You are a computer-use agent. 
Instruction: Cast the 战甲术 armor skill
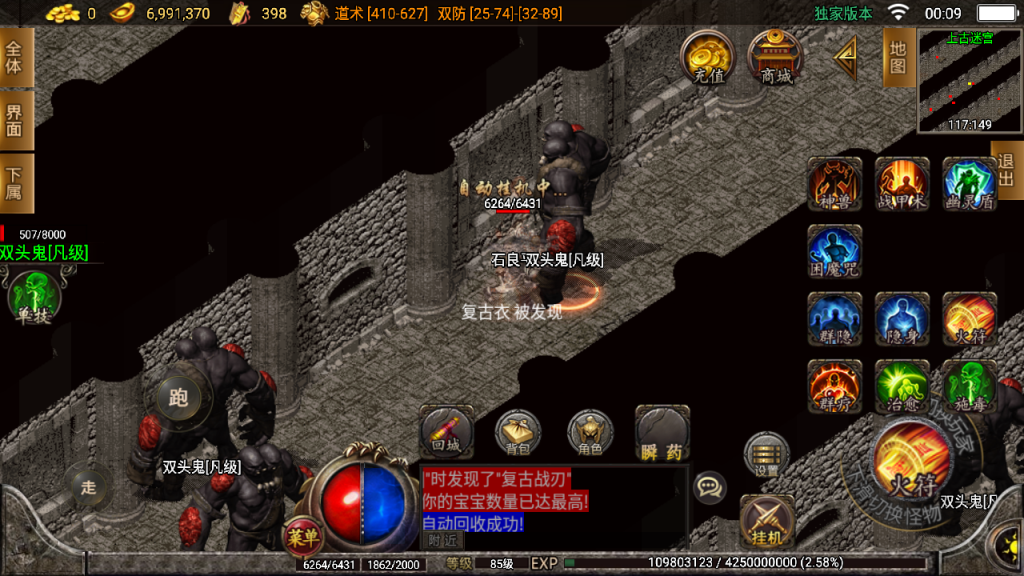click(x=902, y=183)
